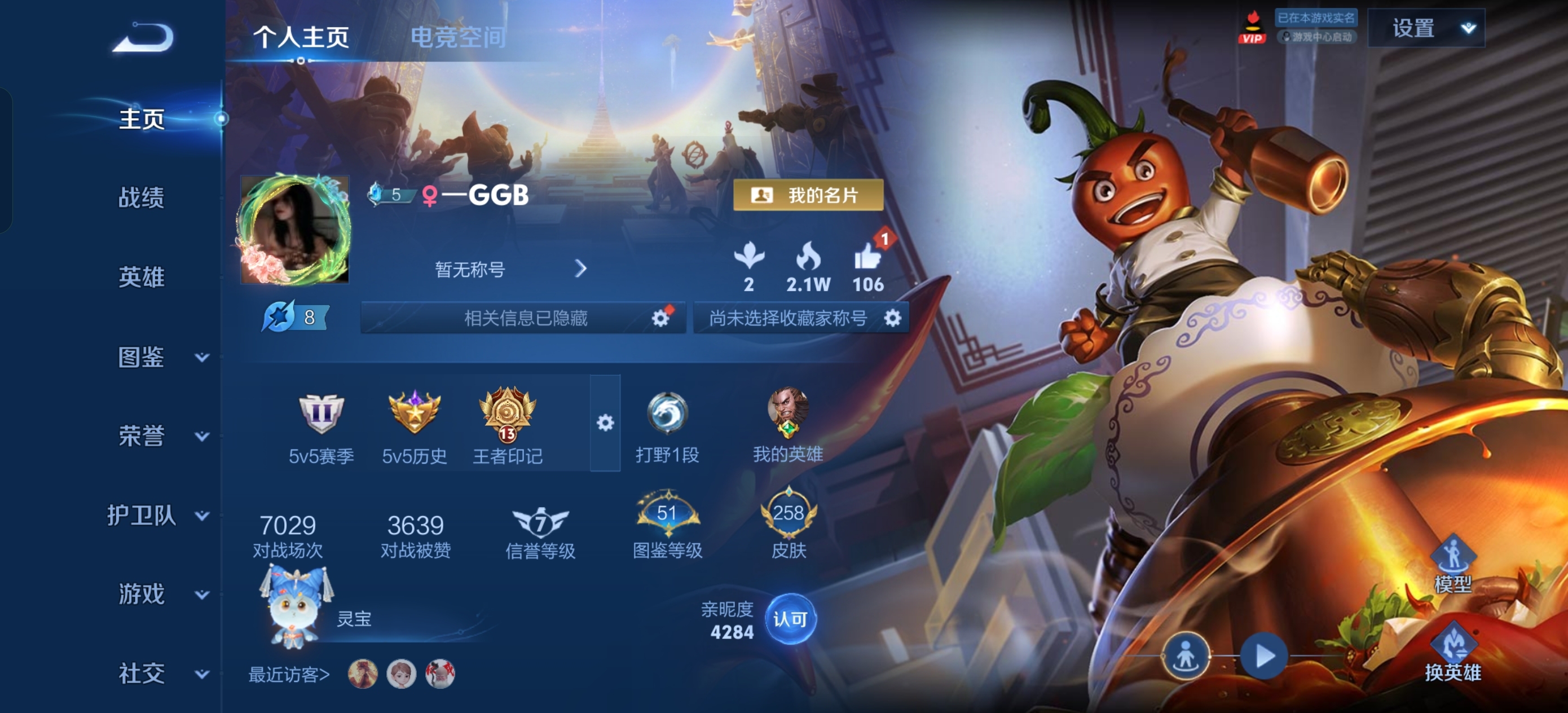Viewport: 1568px width, 713px height.
Task: Switch to the 电竞空间 tab
Action: [x=458, y=37]
